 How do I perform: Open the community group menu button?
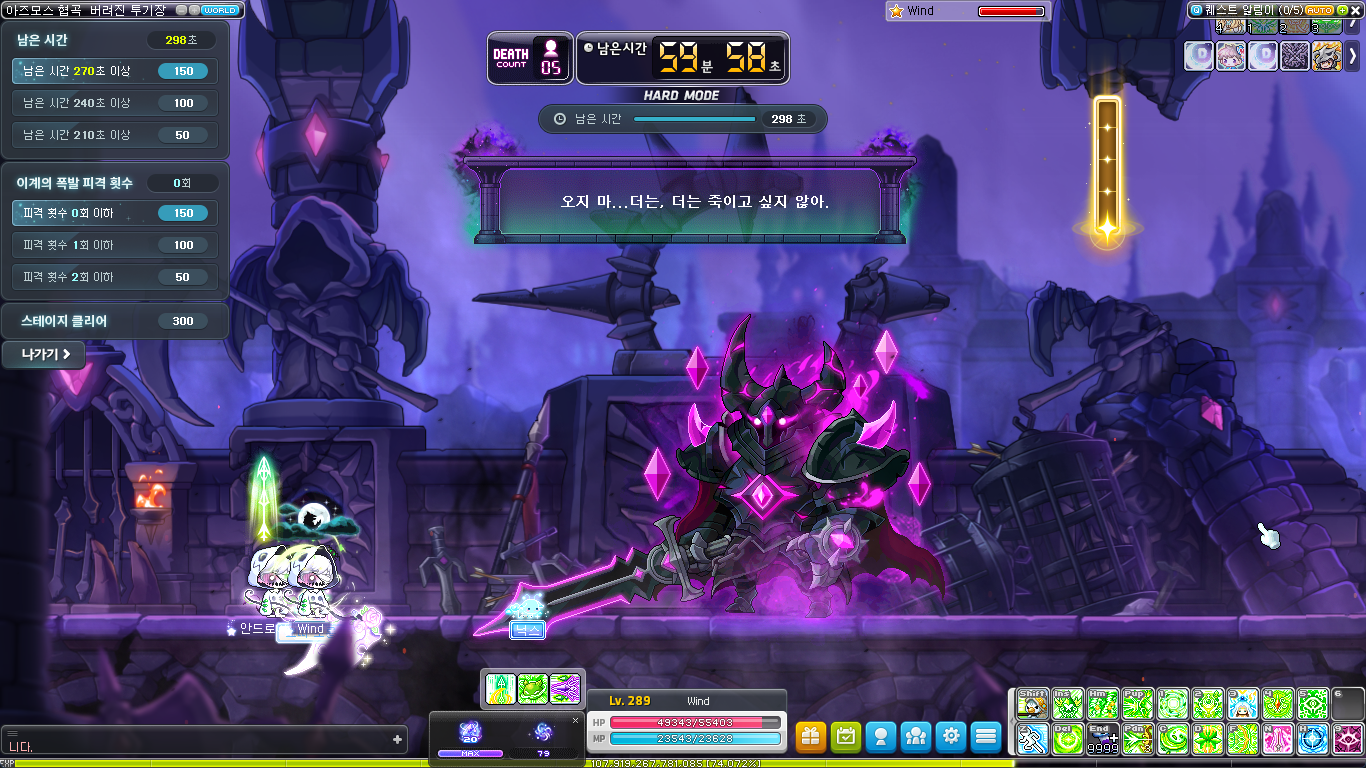coord(916,737)
